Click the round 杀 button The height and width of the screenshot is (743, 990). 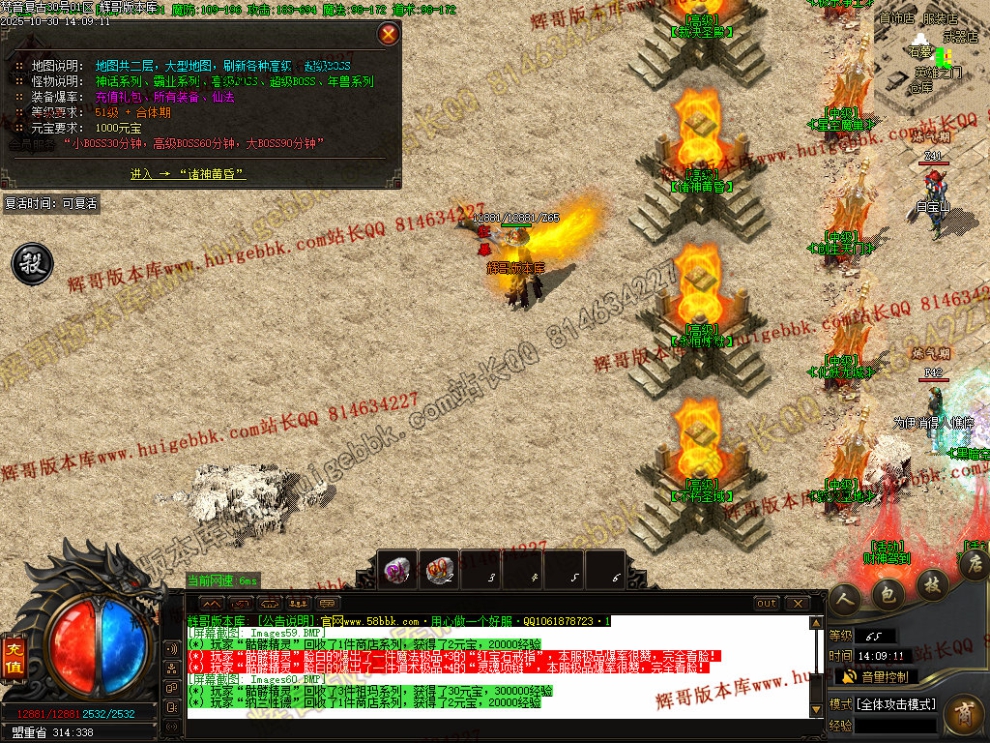(32, 263)
